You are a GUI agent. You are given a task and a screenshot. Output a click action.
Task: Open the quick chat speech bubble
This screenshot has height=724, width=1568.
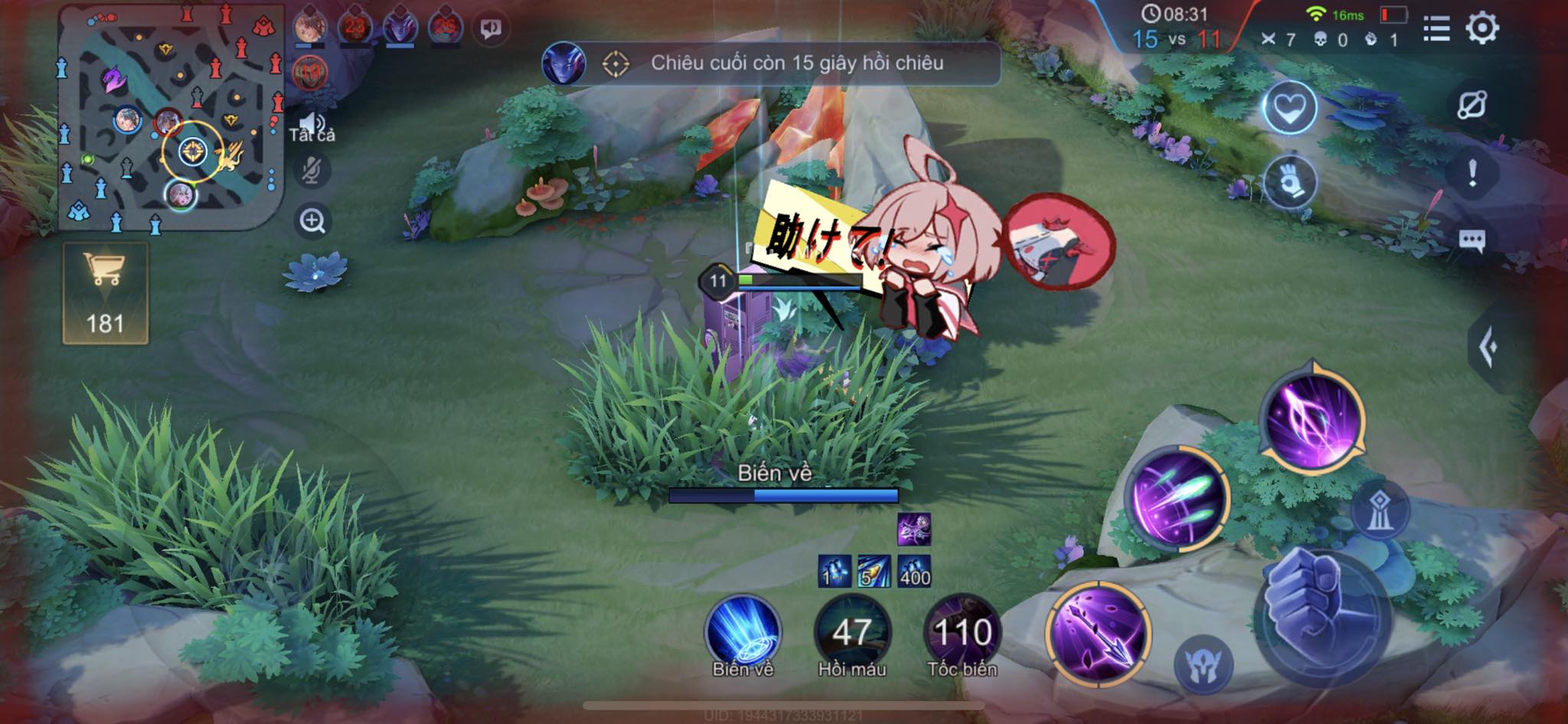pos(1472,241)
